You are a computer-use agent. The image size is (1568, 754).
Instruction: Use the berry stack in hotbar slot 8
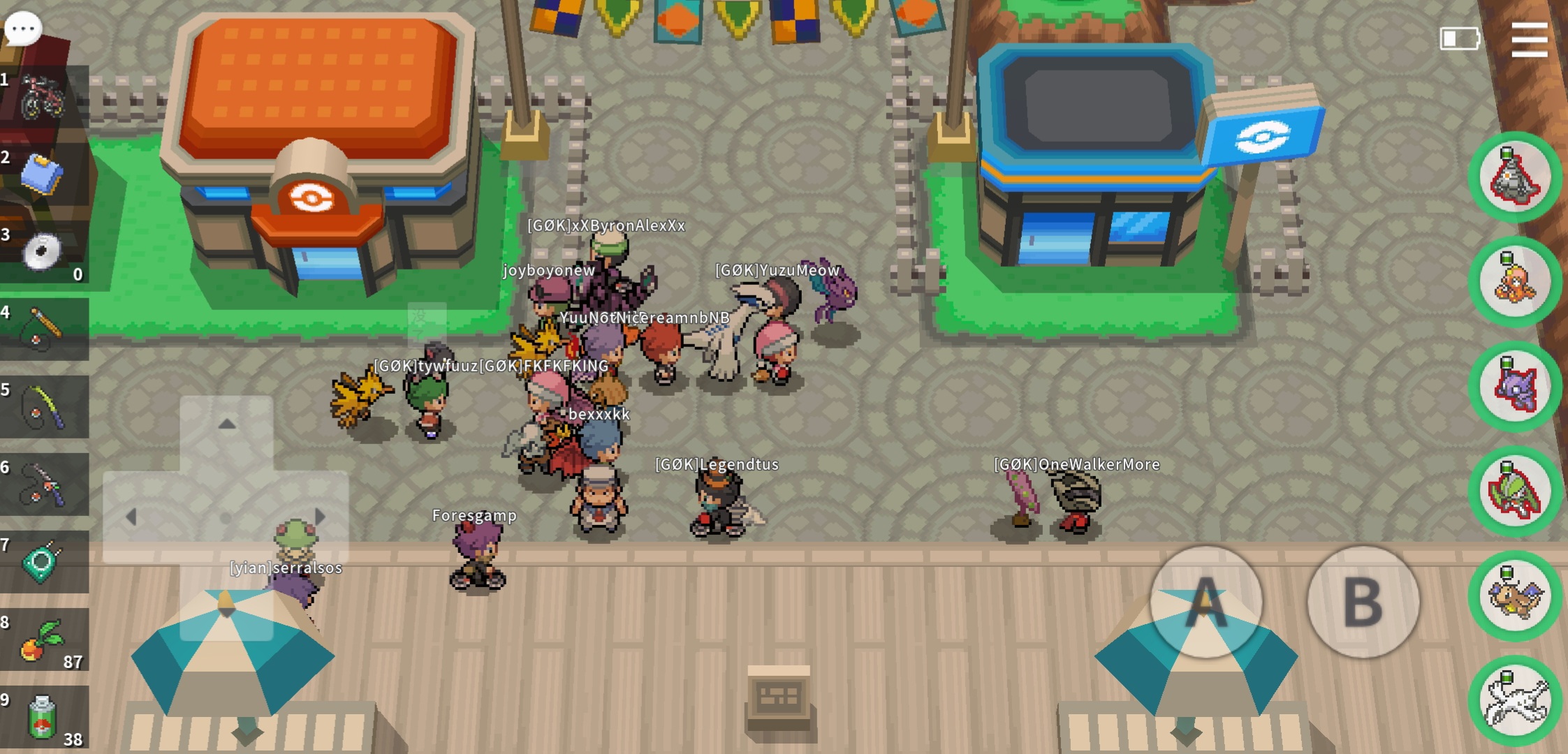click(x=43, y=639)
